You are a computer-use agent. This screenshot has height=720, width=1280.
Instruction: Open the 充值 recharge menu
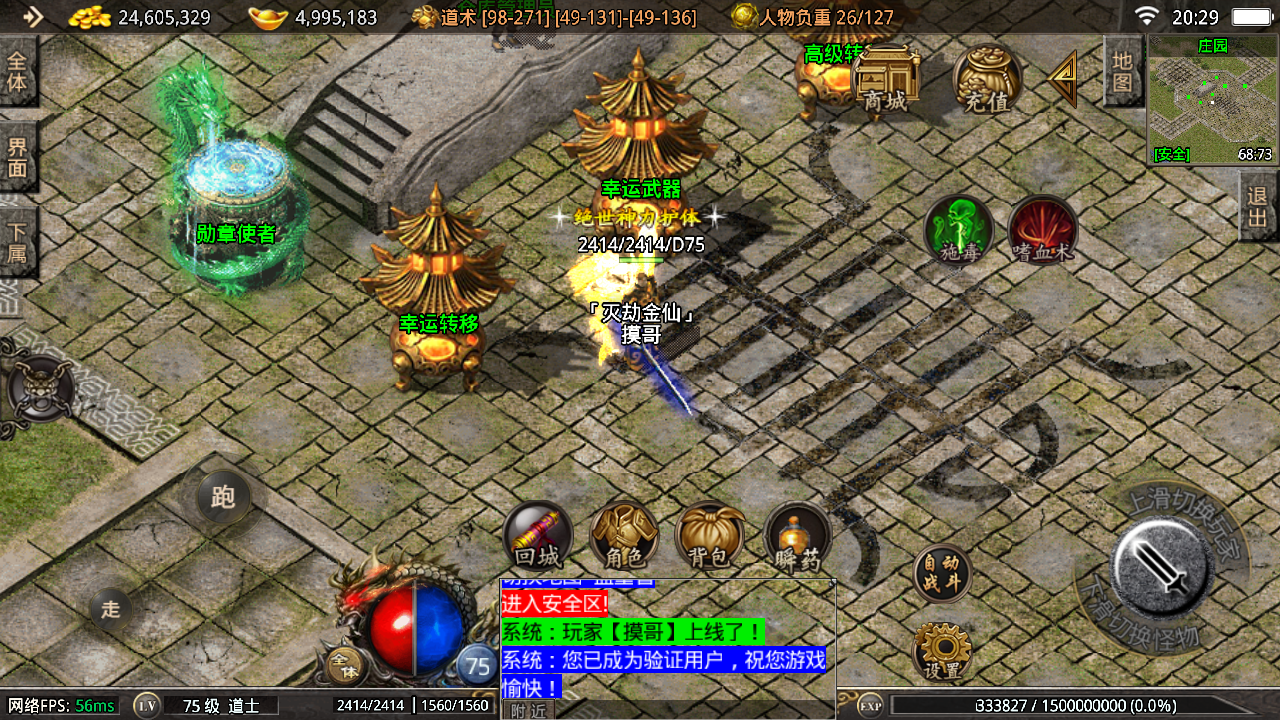coord(986,80)
